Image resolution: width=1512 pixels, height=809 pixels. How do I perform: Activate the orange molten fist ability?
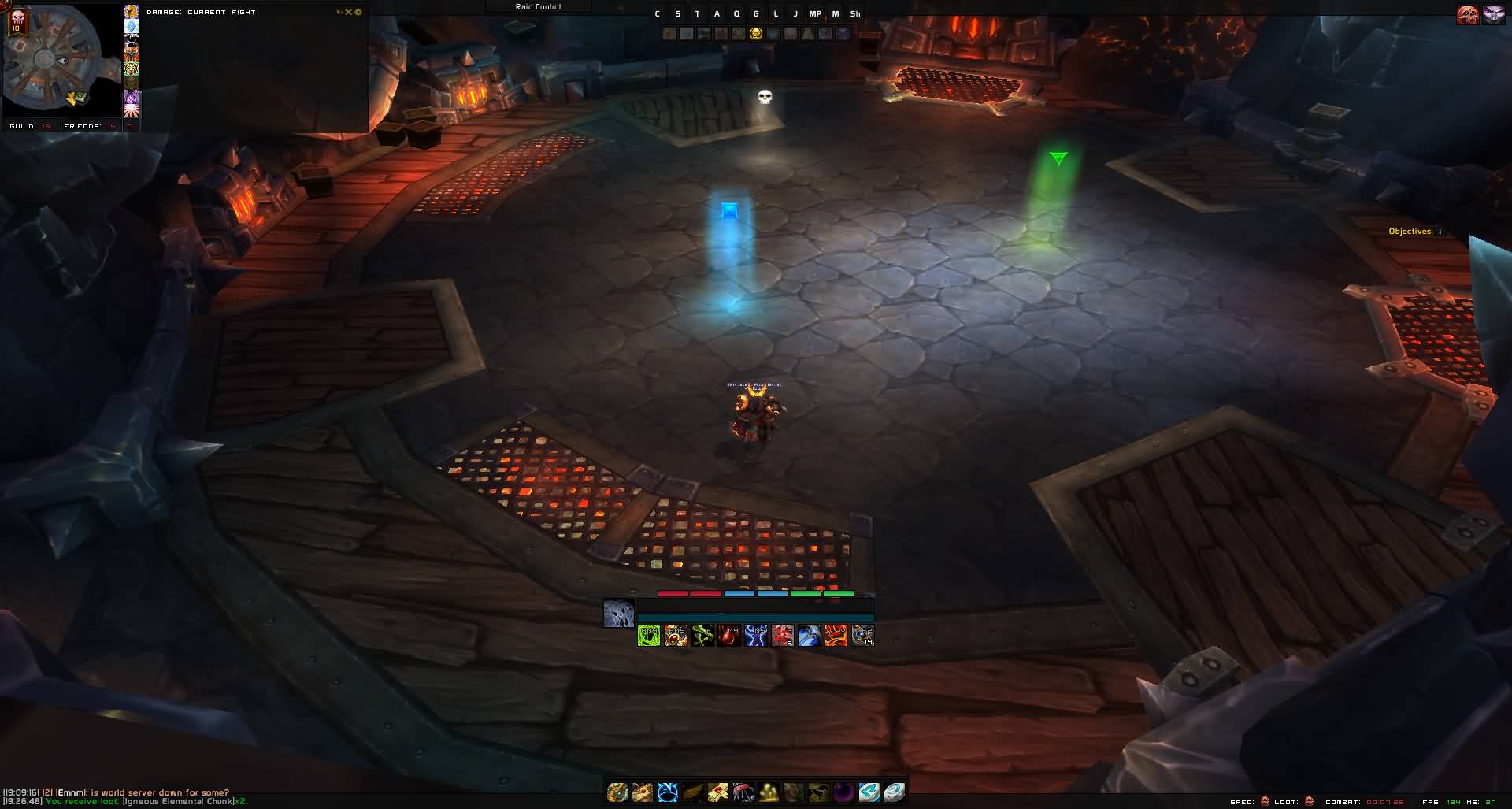click(x=836, y=635)
